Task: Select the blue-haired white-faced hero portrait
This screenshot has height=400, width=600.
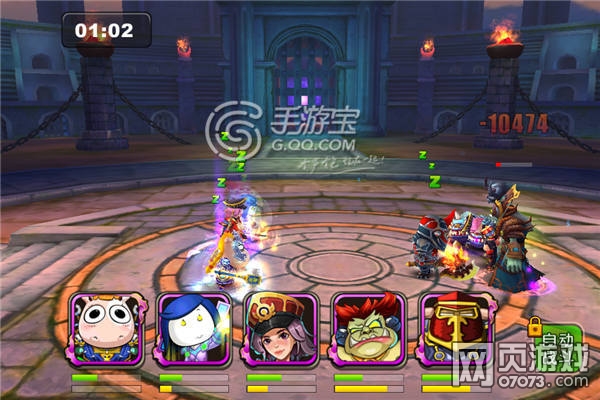Action: point(194,330)
